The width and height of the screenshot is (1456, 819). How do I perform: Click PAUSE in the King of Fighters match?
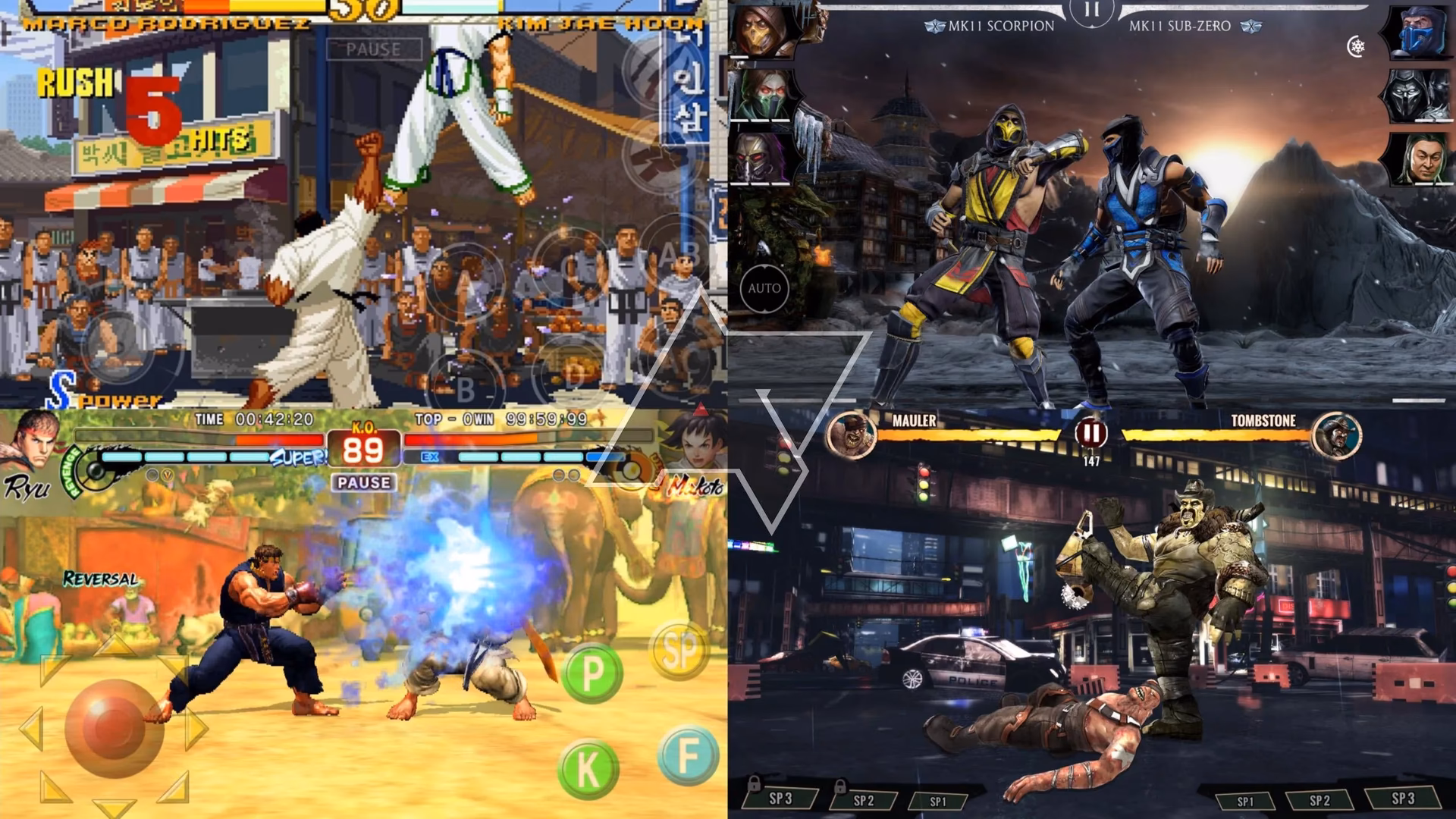pos(372,49)
